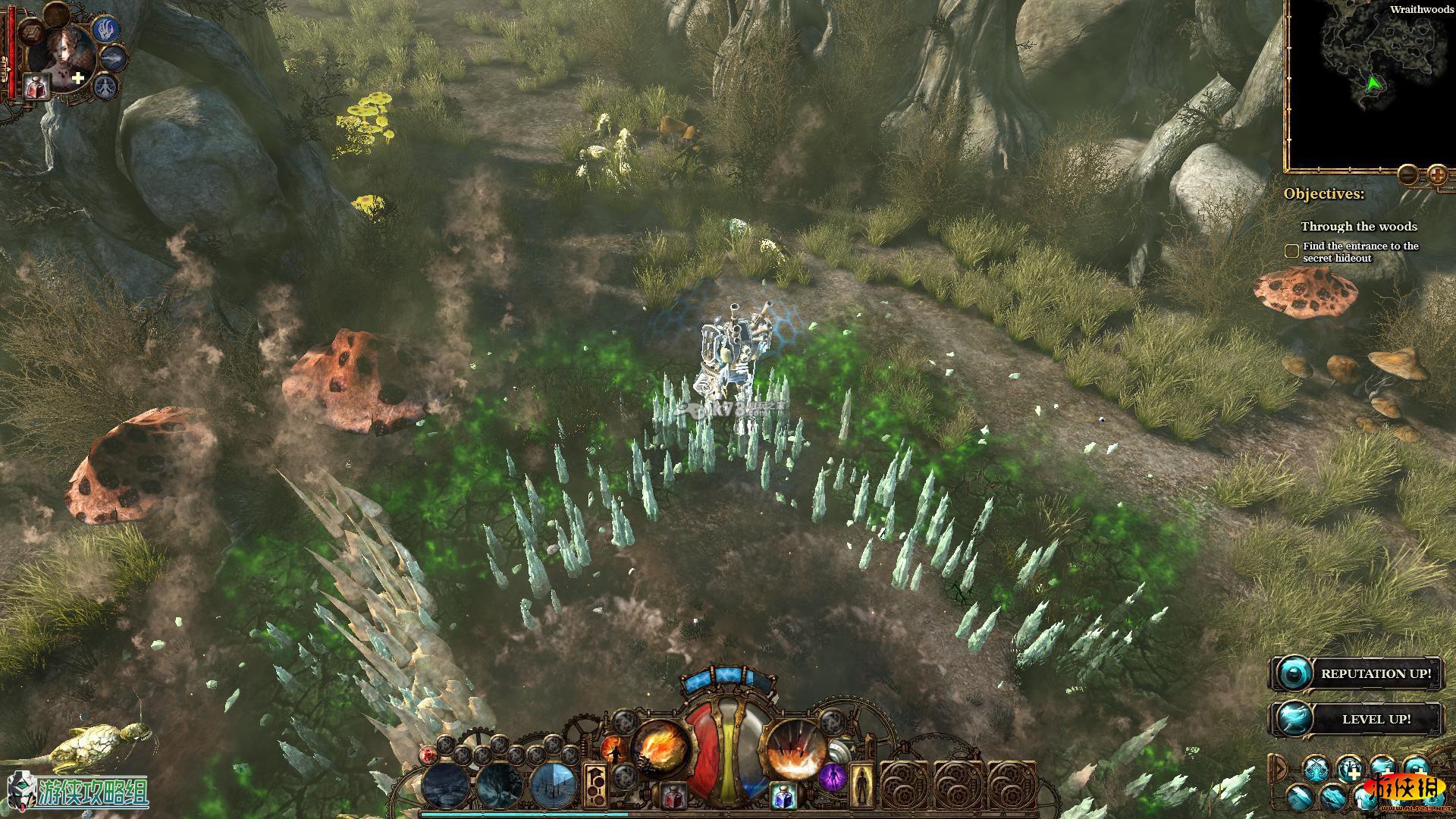
Task: Click the up-arrow skill swap button
Action: click(595, 784)
